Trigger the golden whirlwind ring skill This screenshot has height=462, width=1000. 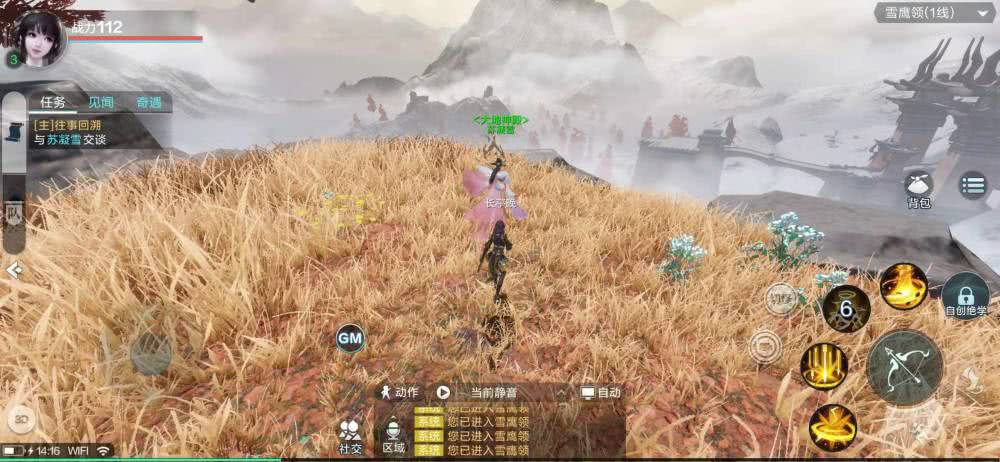(832, 427)
